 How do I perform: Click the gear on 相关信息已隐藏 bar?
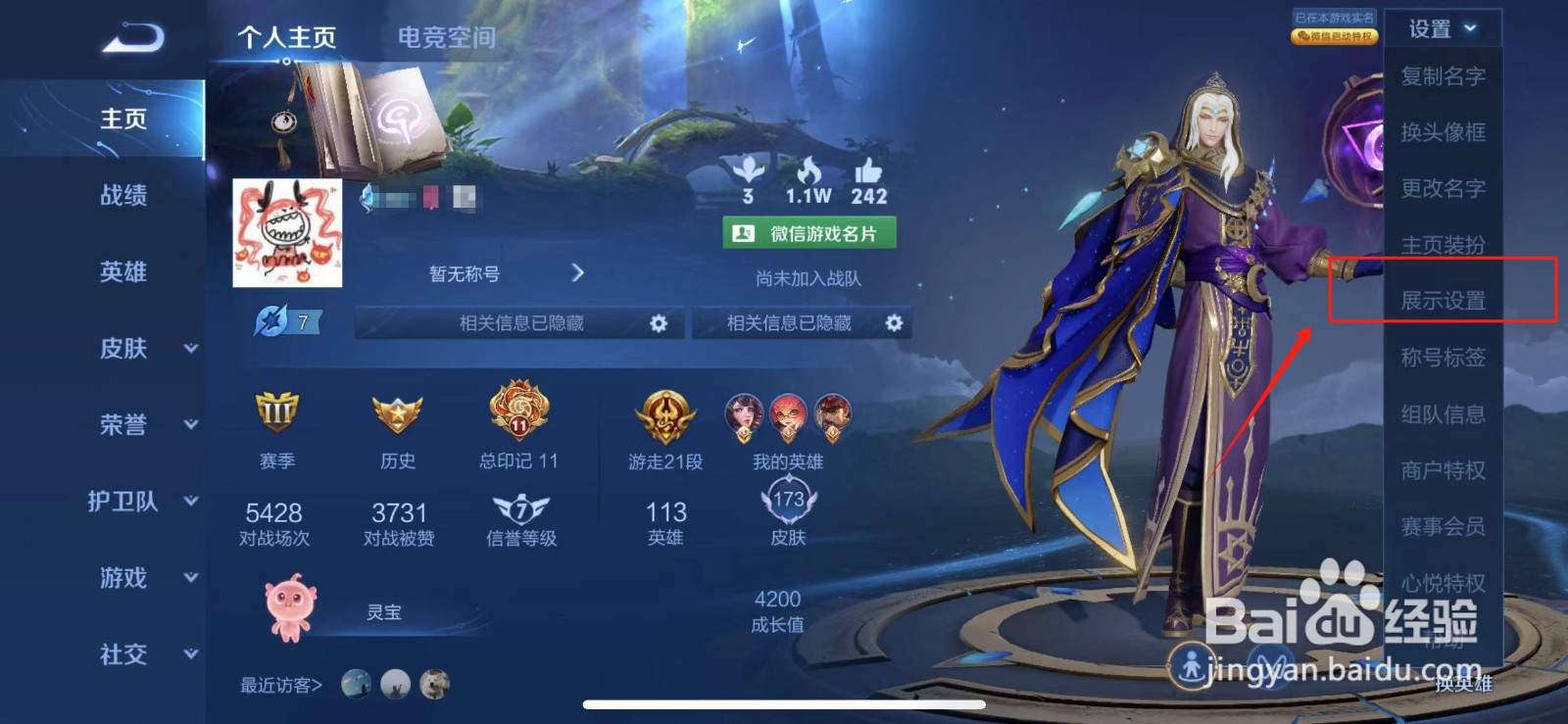(x=659, y=322)
